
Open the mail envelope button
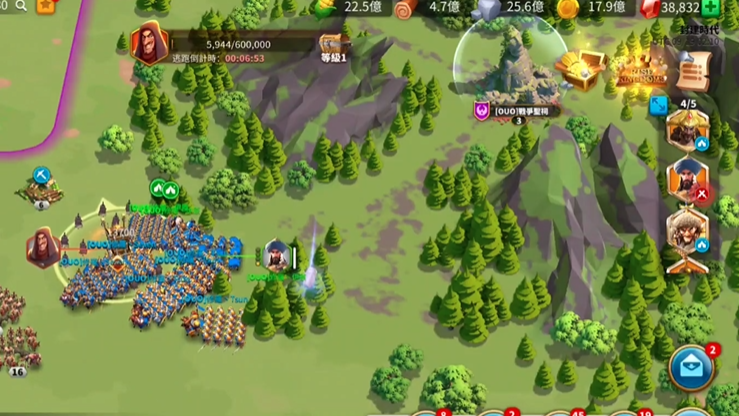tap(690, 365)
